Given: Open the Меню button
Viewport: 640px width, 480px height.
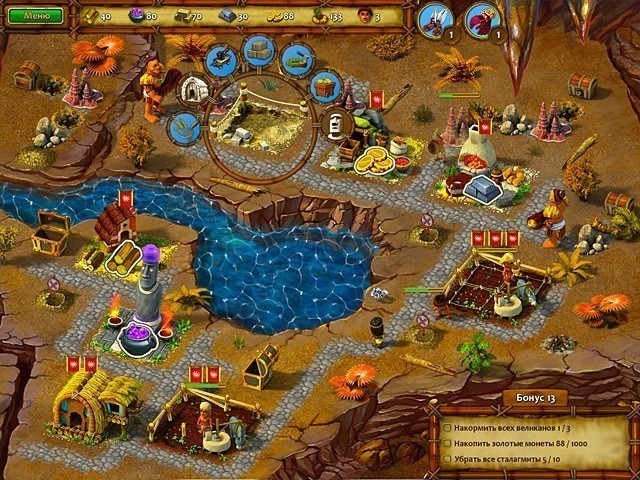Looking at the screenshot, I should tap(35, 16).
